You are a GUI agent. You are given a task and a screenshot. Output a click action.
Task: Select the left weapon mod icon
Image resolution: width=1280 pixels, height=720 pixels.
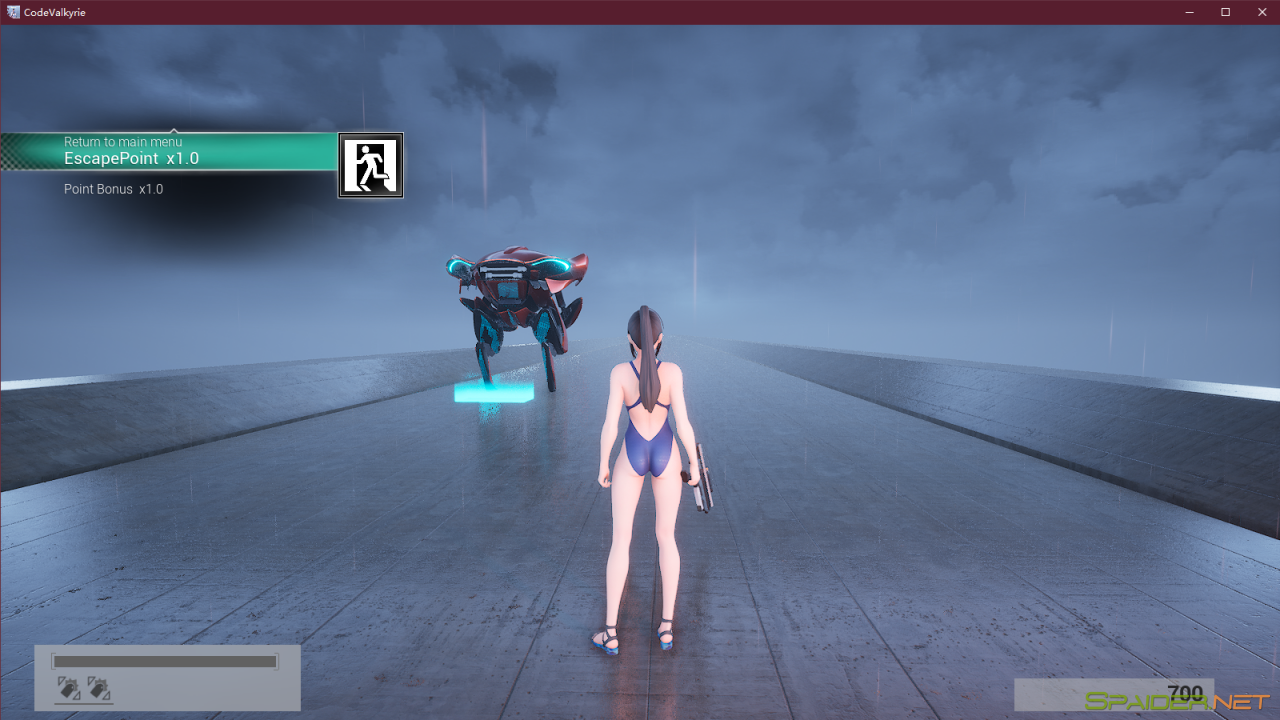point(68,688)
